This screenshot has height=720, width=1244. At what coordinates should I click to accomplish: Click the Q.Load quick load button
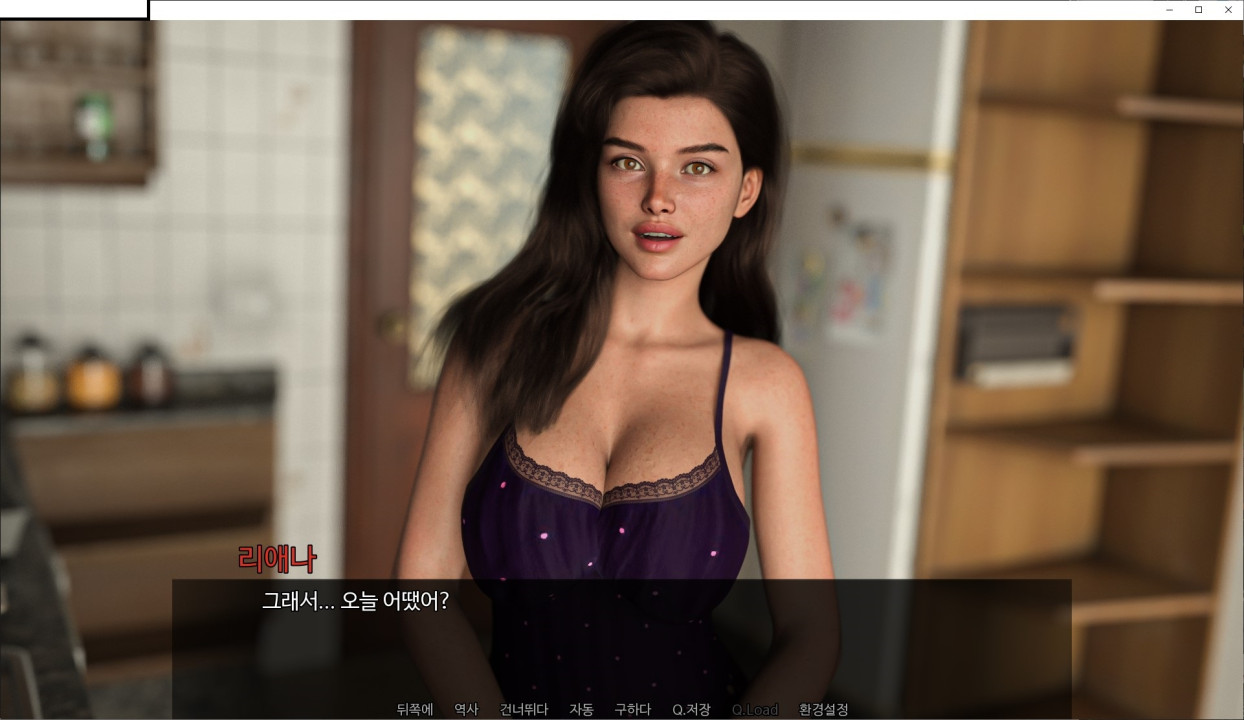[x=754, y=710]
